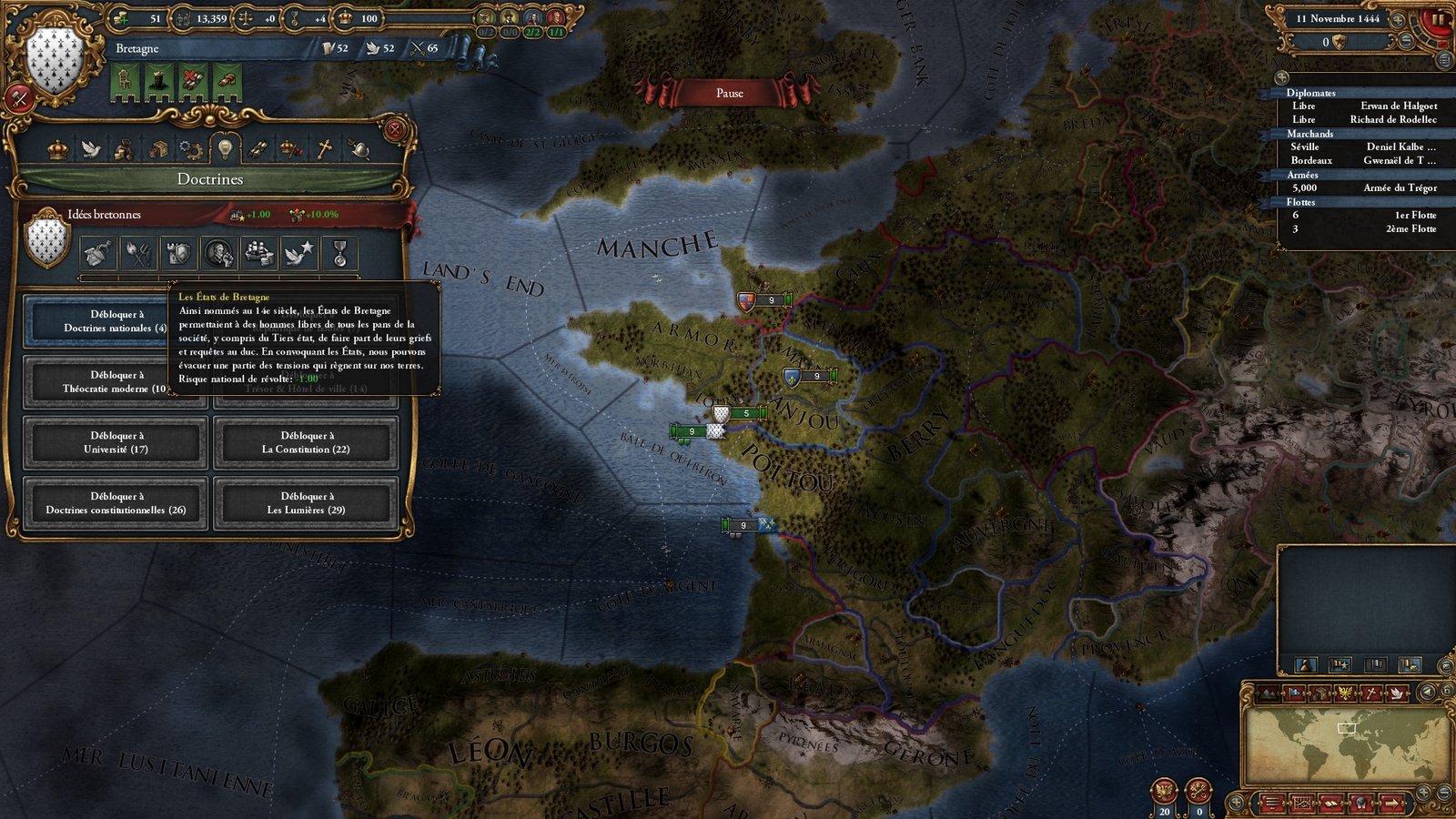
Task: Activate the religious cross map mode
Action: tap(1370, 693)
